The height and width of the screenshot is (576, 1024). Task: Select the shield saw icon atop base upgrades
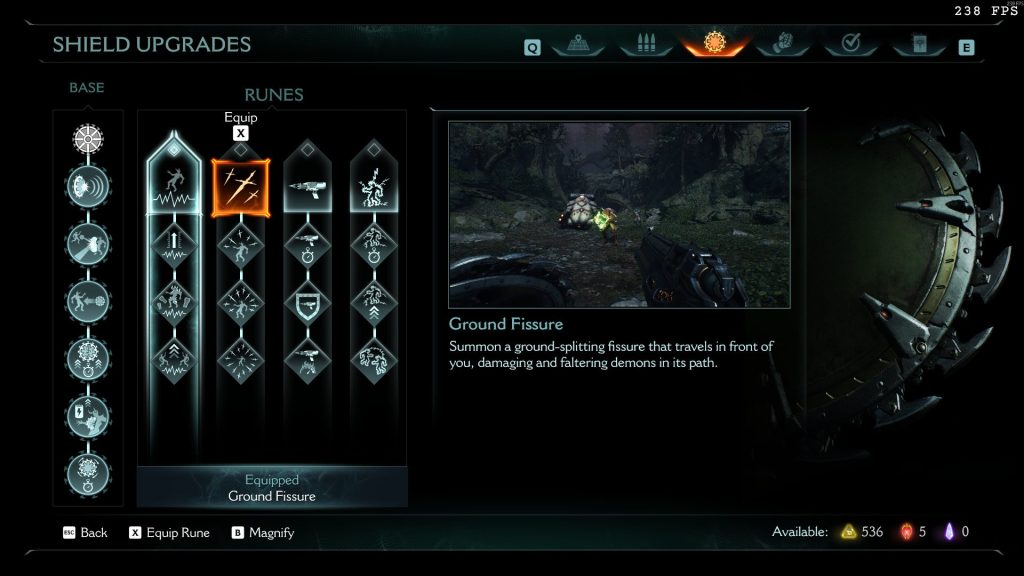pos(88,138)
